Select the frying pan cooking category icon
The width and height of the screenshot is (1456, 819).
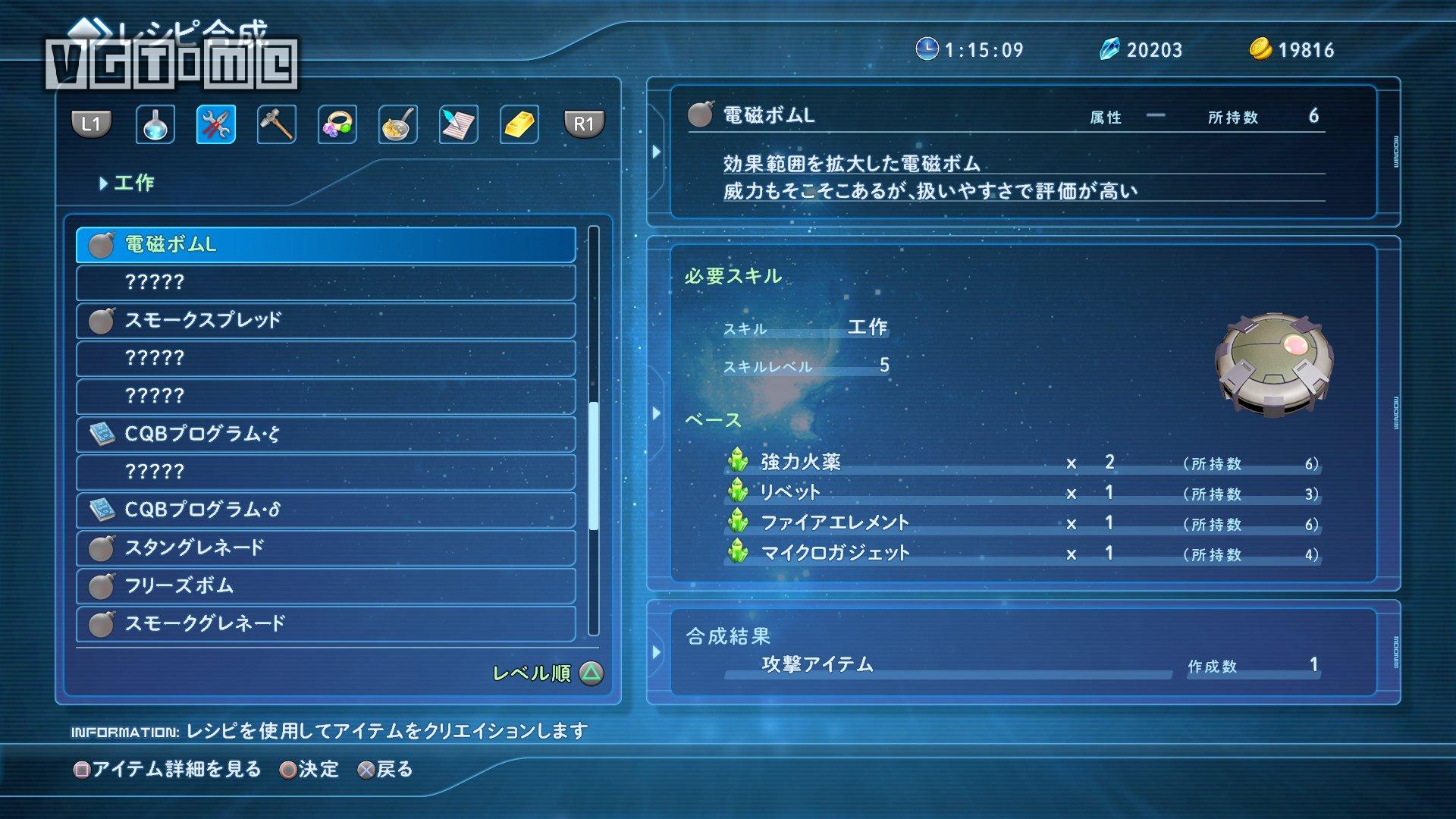pos(397,124)
